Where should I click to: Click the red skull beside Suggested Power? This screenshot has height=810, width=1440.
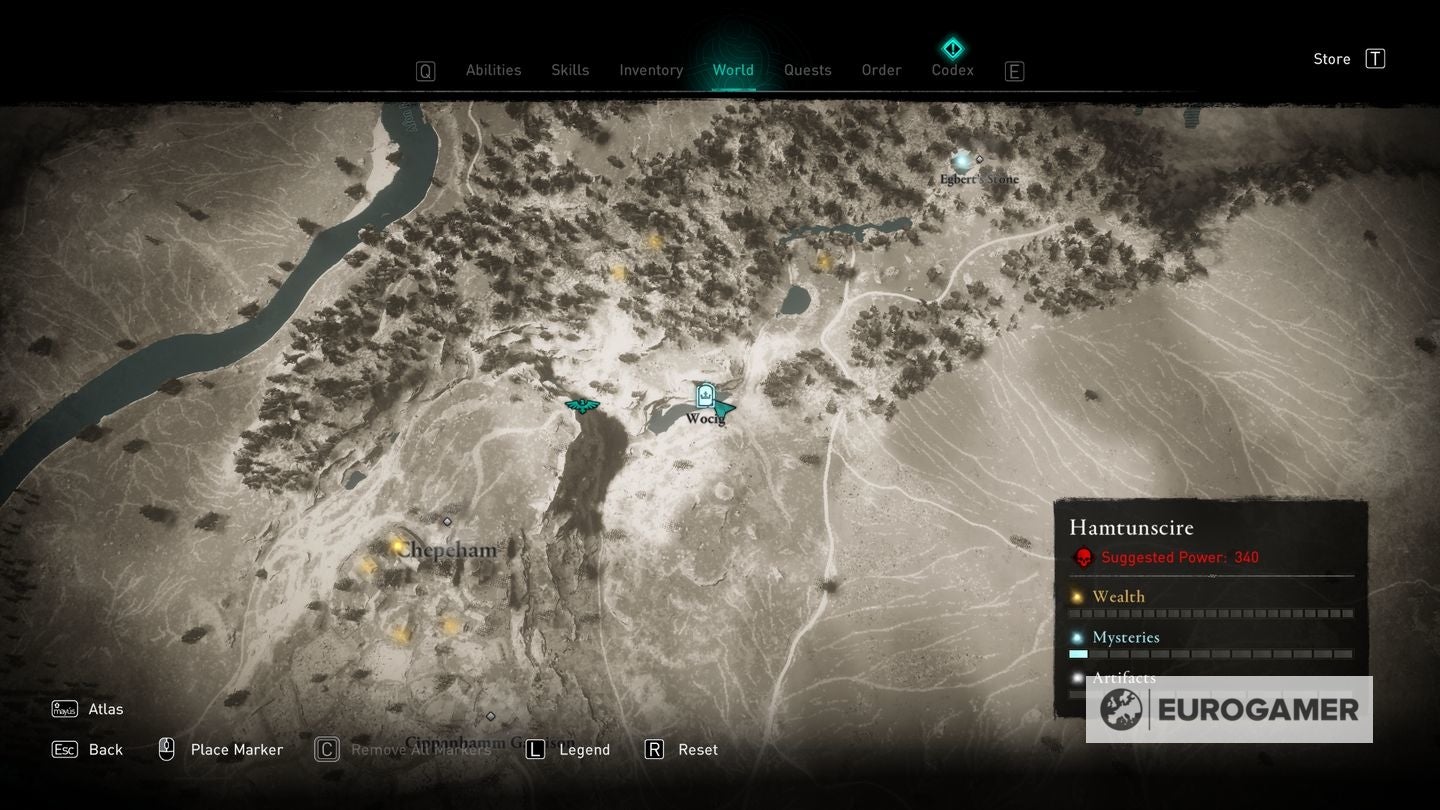(1083, 558)
